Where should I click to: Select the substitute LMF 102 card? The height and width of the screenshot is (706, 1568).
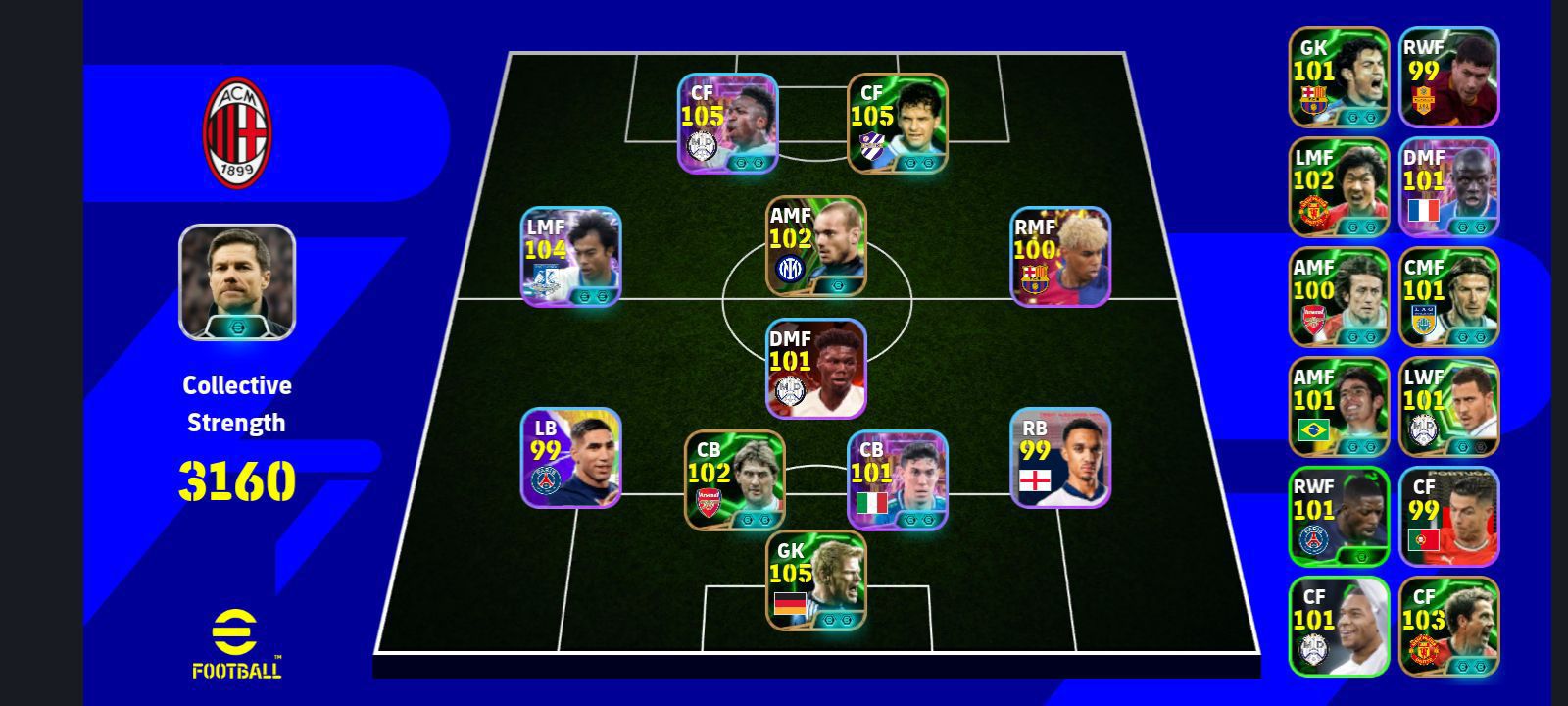point(1339,187)
